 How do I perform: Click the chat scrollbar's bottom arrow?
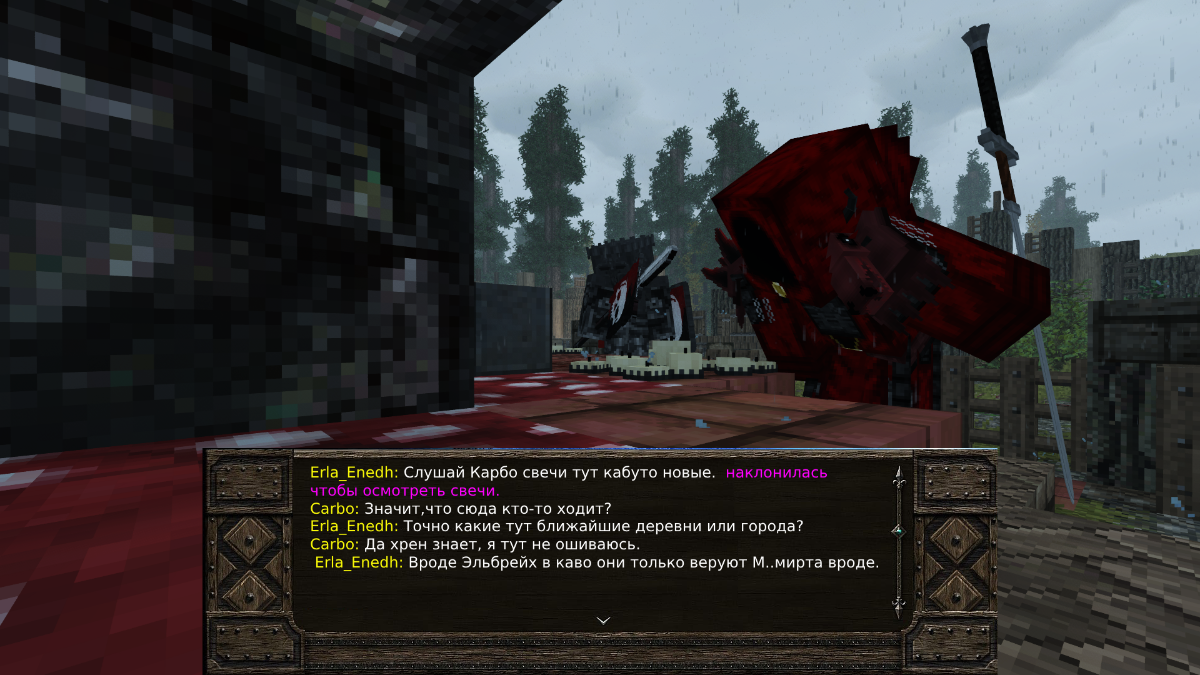pos(897,606)
